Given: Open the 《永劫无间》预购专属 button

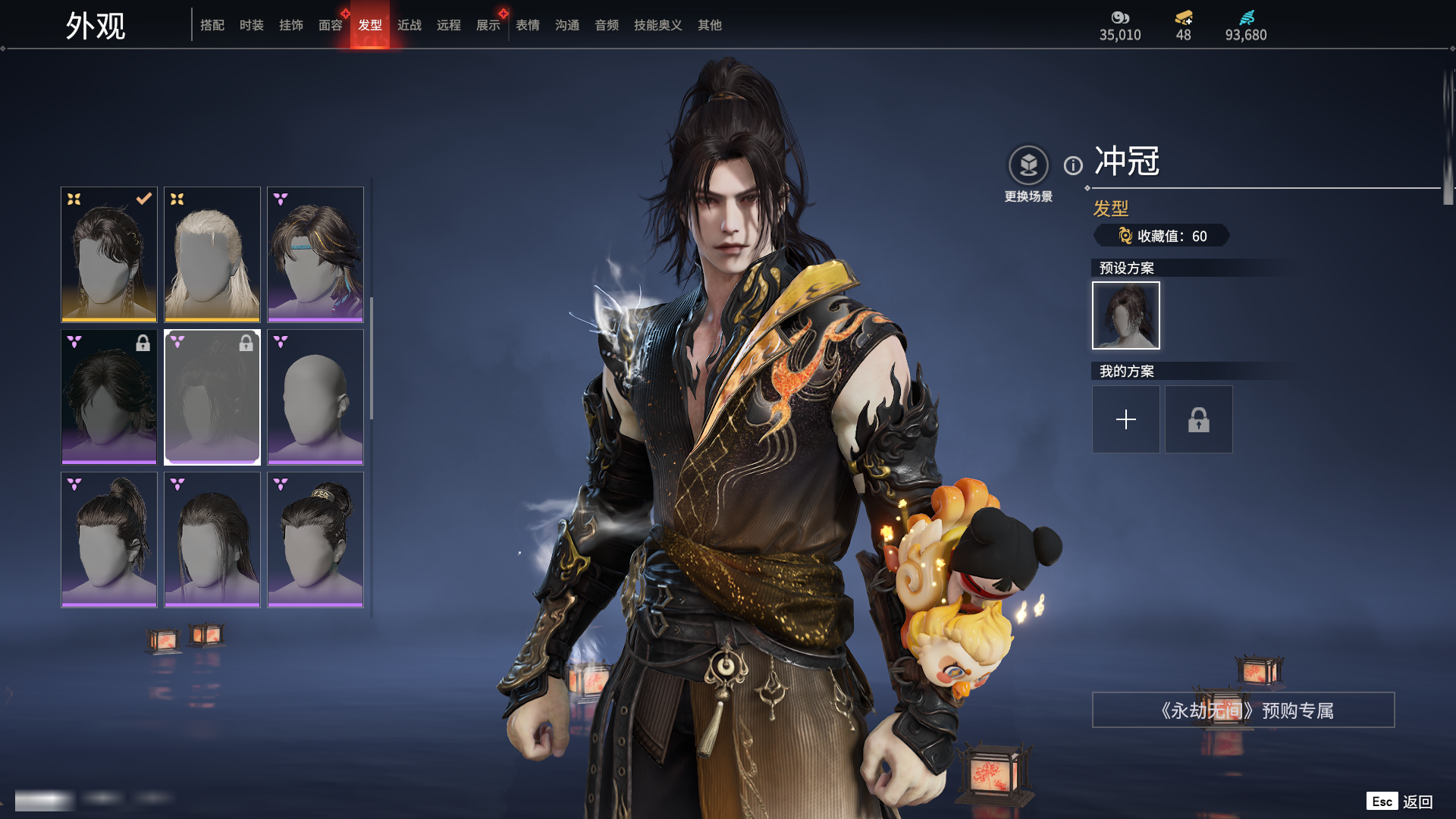Looking at the screenshot, I should click(x=1244, y=711).
